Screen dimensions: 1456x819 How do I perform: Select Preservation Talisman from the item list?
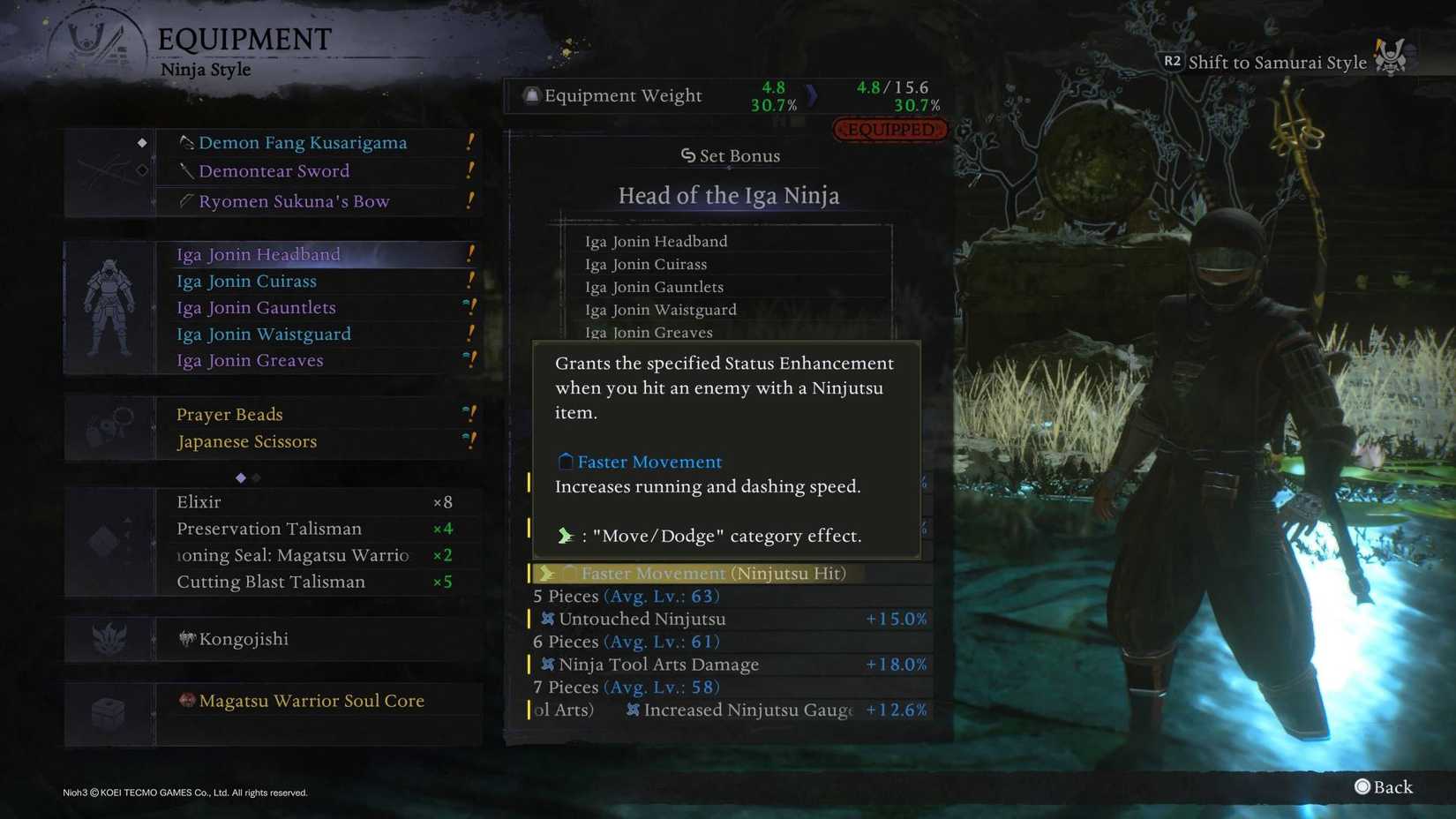tap(269, 528)
